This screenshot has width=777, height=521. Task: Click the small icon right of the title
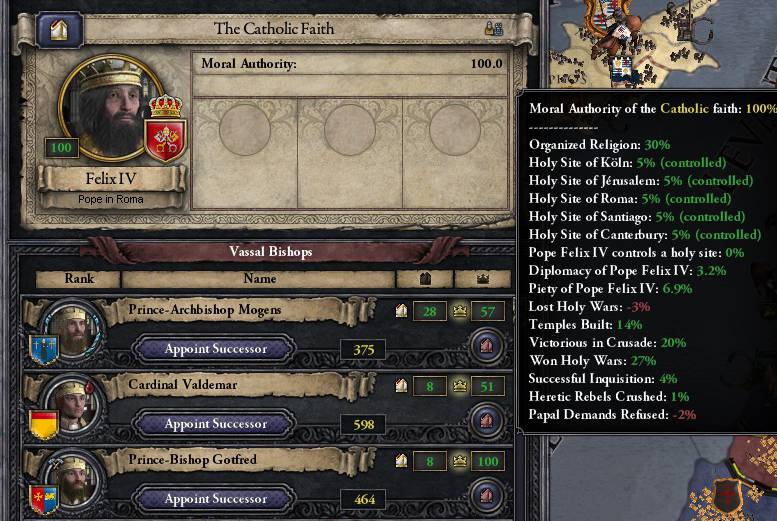click(493, 30)
